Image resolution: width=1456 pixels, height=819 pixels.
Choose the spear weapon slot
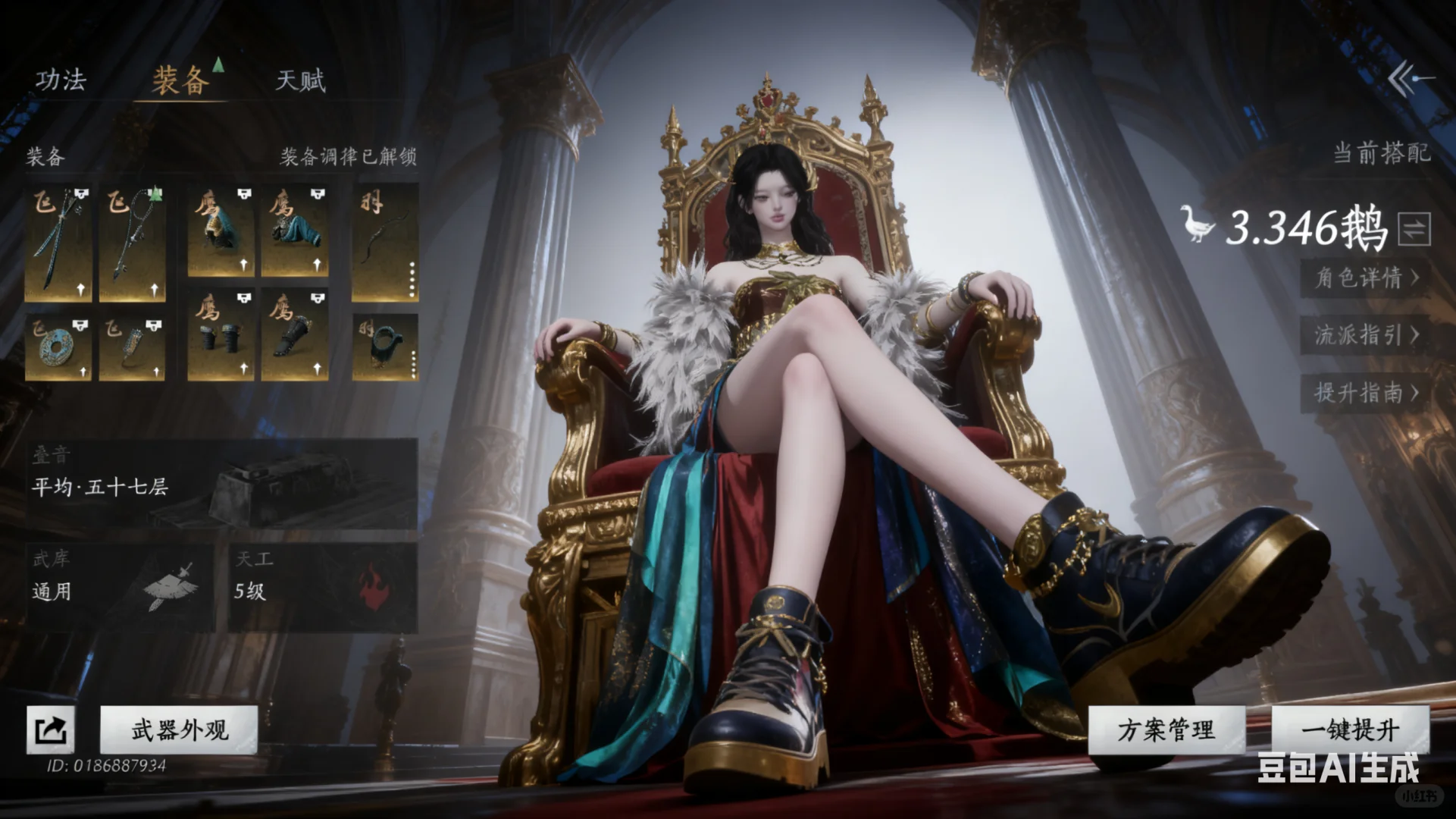133,243
